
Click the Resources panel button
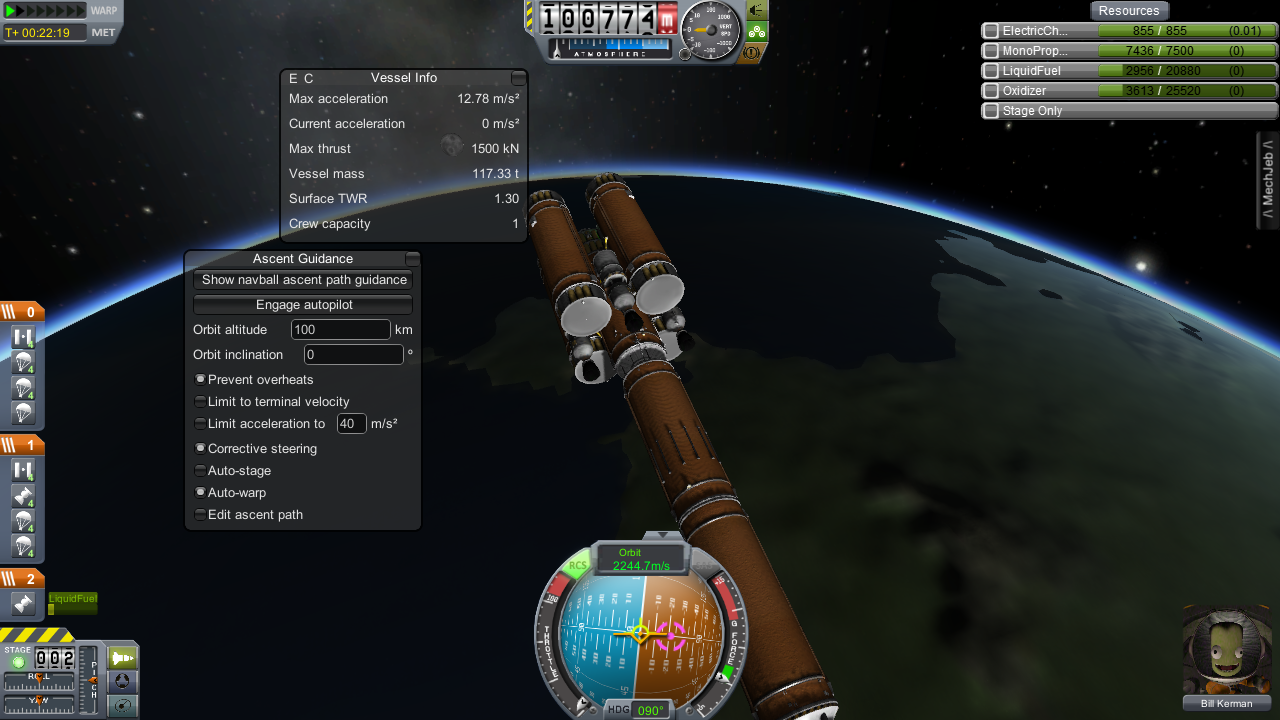pos(1129,11)
